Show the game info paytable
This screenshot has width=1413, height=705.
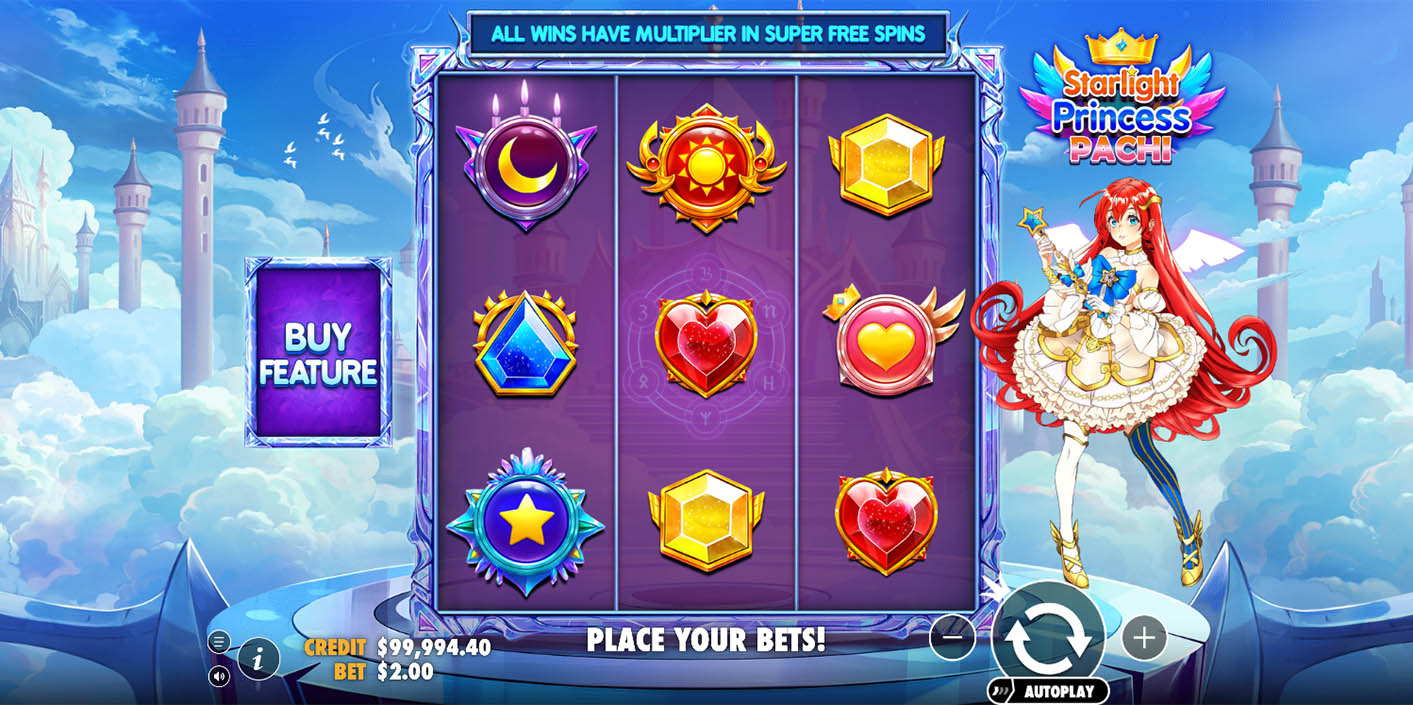(x=258, y=659)
